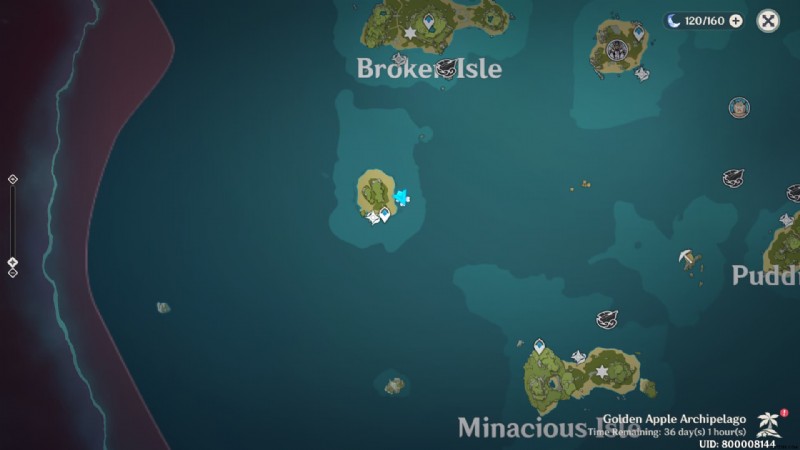The image size is (800, 450).
Task: Close the map screen
Action: 767,21
